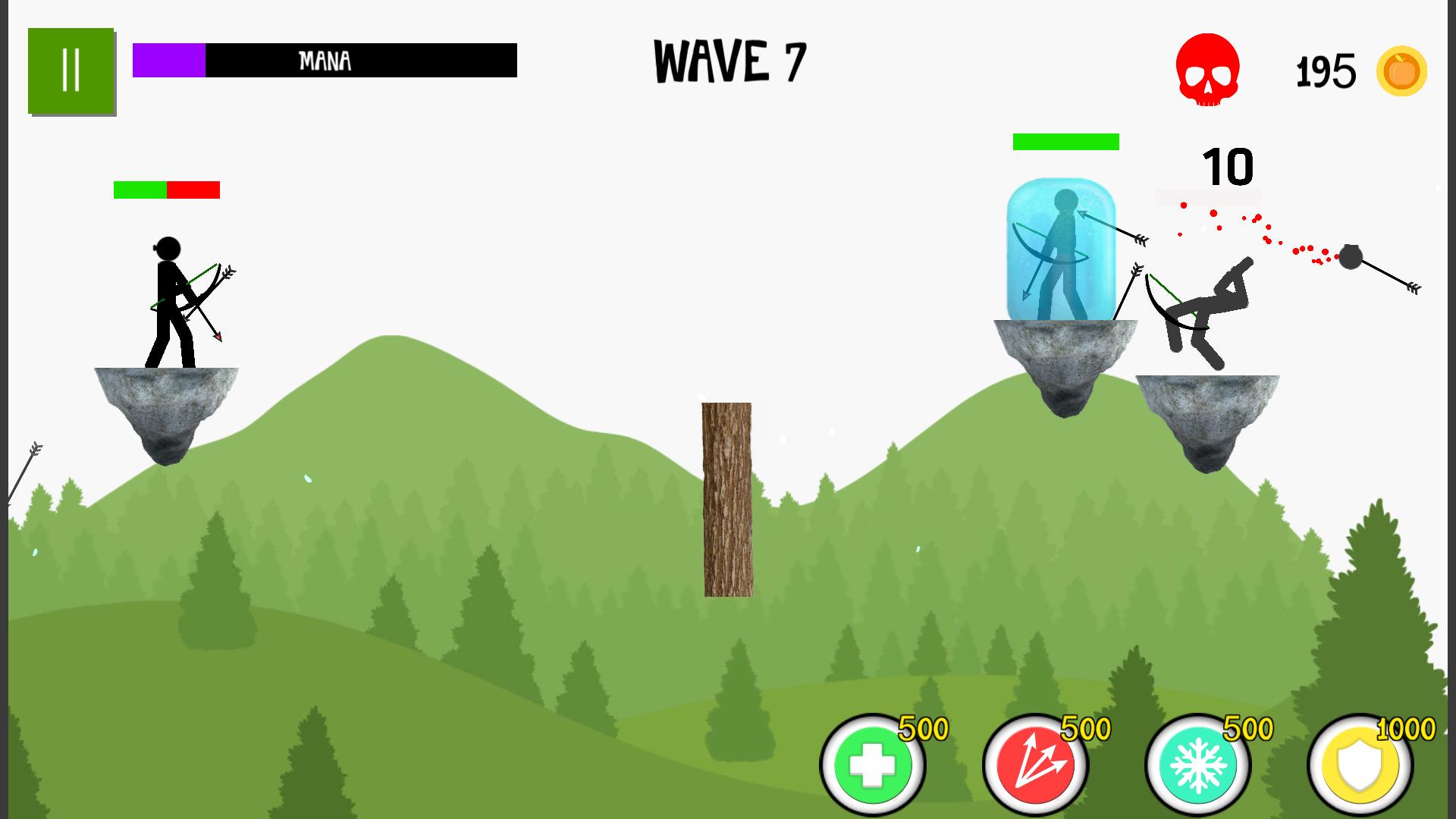1456x819 pixels.
Task: Activate the yellow shield ability
Action: [1360, 764]
